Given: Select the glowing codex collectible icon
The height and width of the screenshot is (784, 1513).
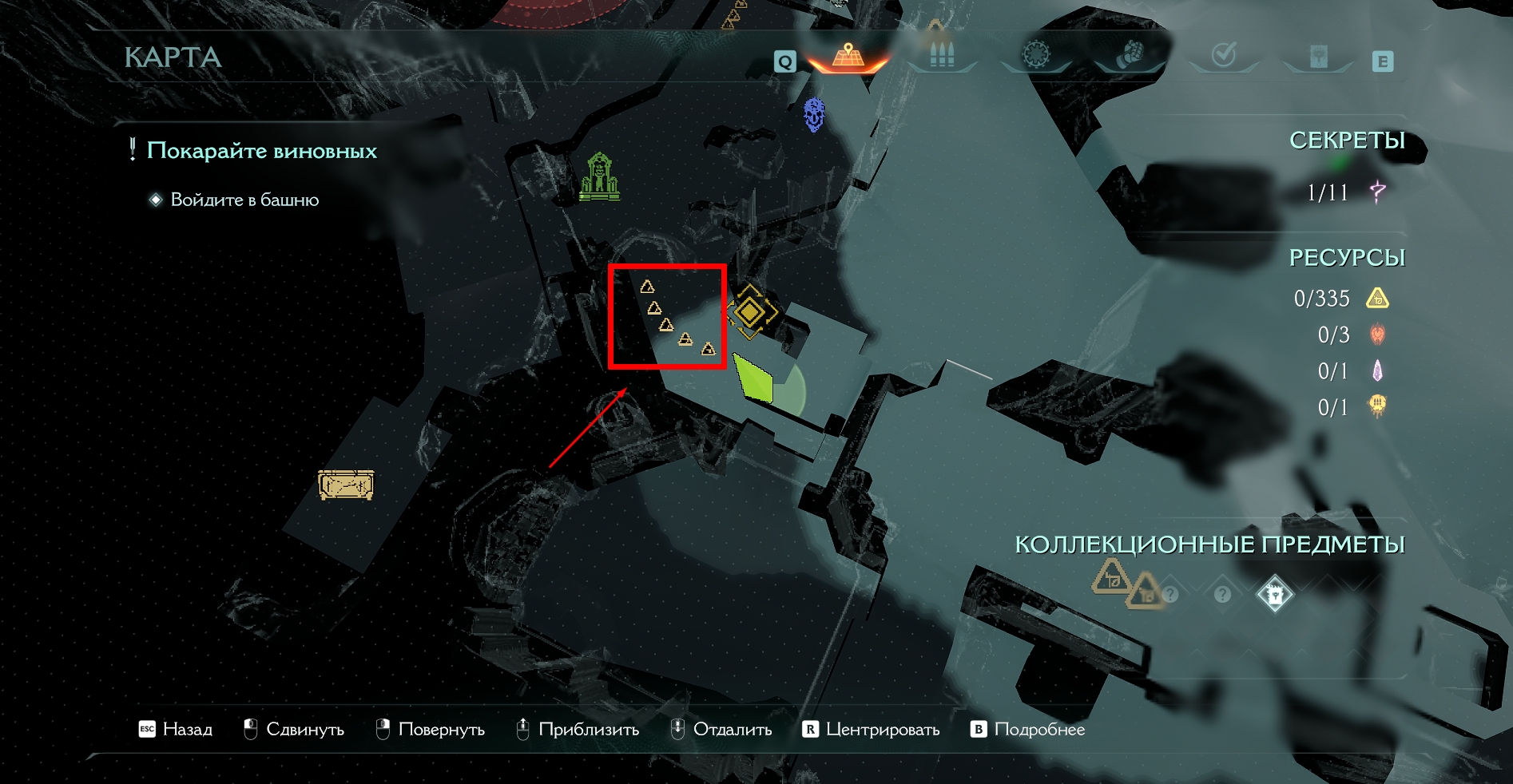Looking at the screenshot, I should 1274,595.
